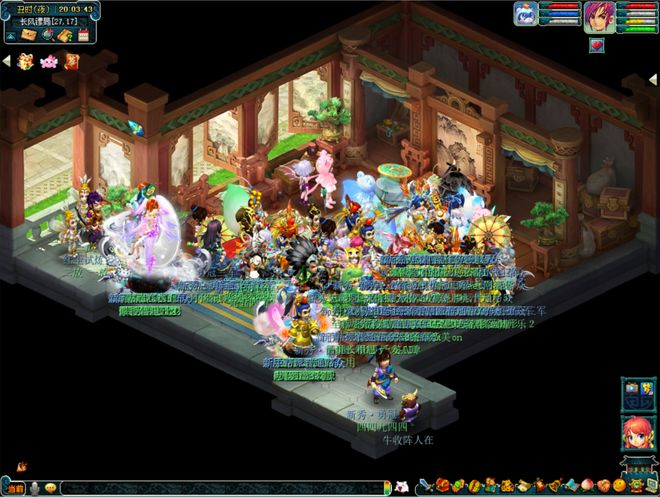Click the small triangle button under clock
This screenshot has height=497, width=660.
pos(9,35)
